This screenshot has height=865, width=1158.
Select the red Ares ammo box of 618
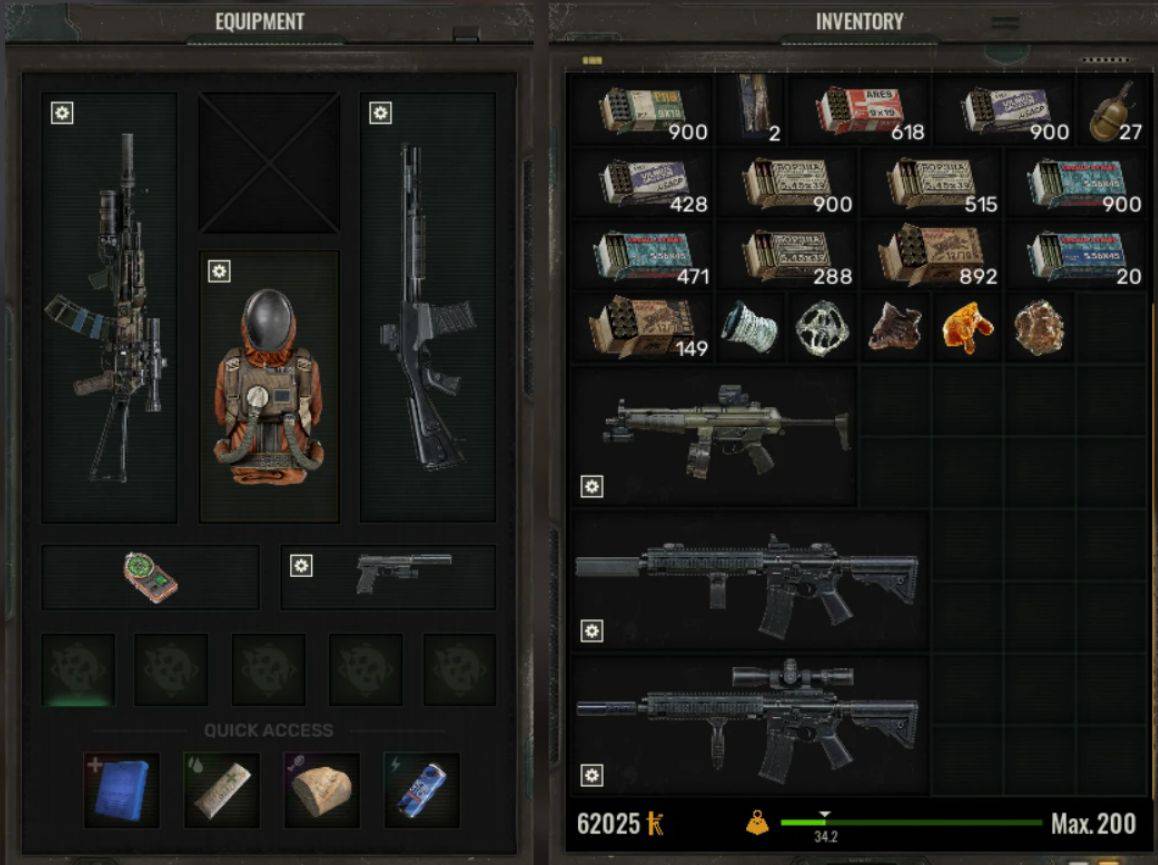(x=861, y=110)
